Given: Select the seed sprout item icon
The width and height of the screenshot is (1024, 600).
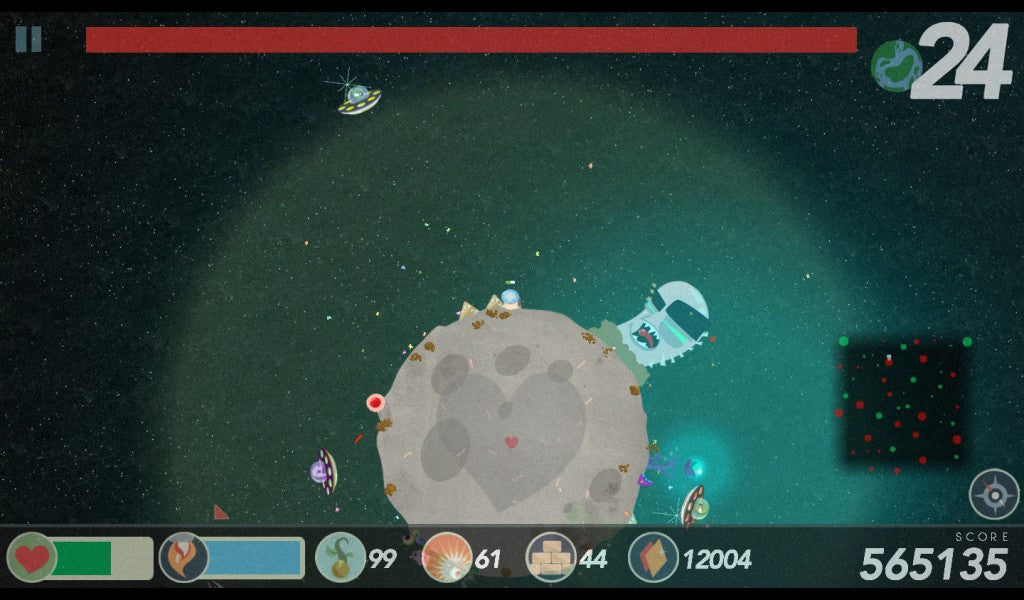Looking at the screenshot, I should point(340,557).
